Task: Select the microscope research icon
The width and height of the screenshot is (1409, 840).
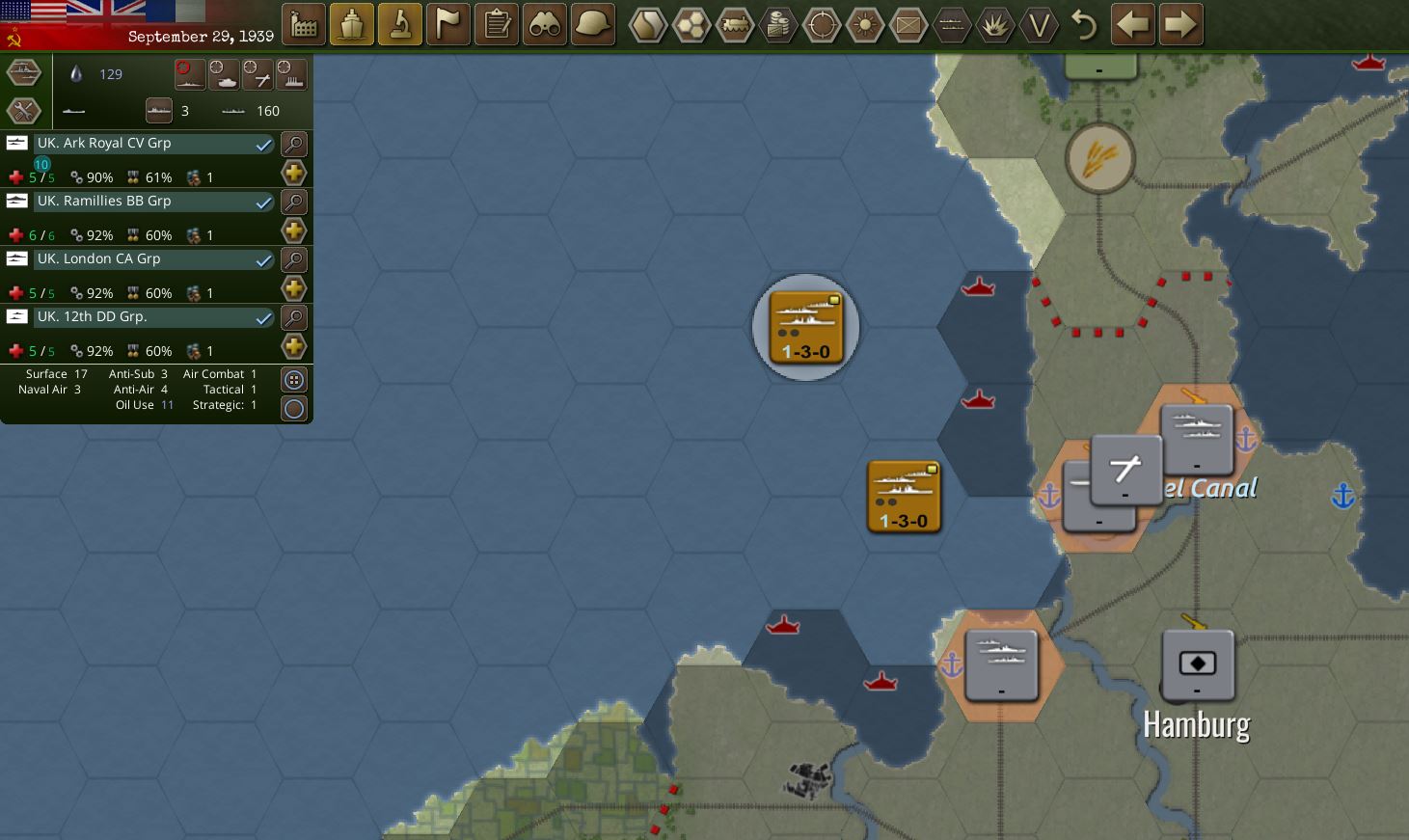Action: pyautogui.click(x=399, y=24)
